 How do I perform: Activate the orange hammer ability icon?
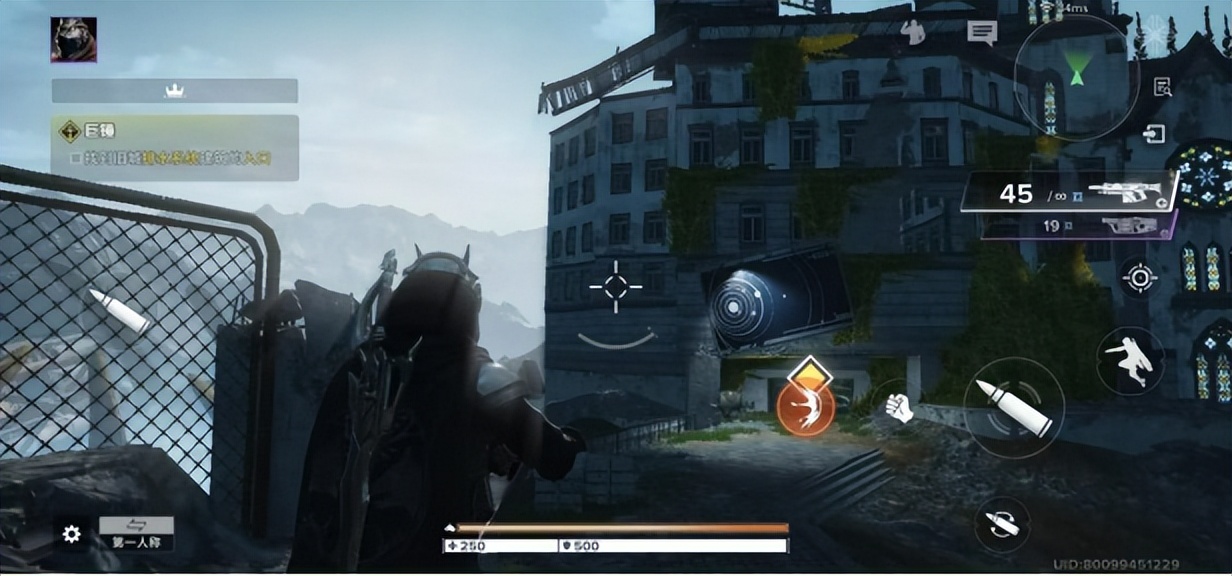point(806,406)
